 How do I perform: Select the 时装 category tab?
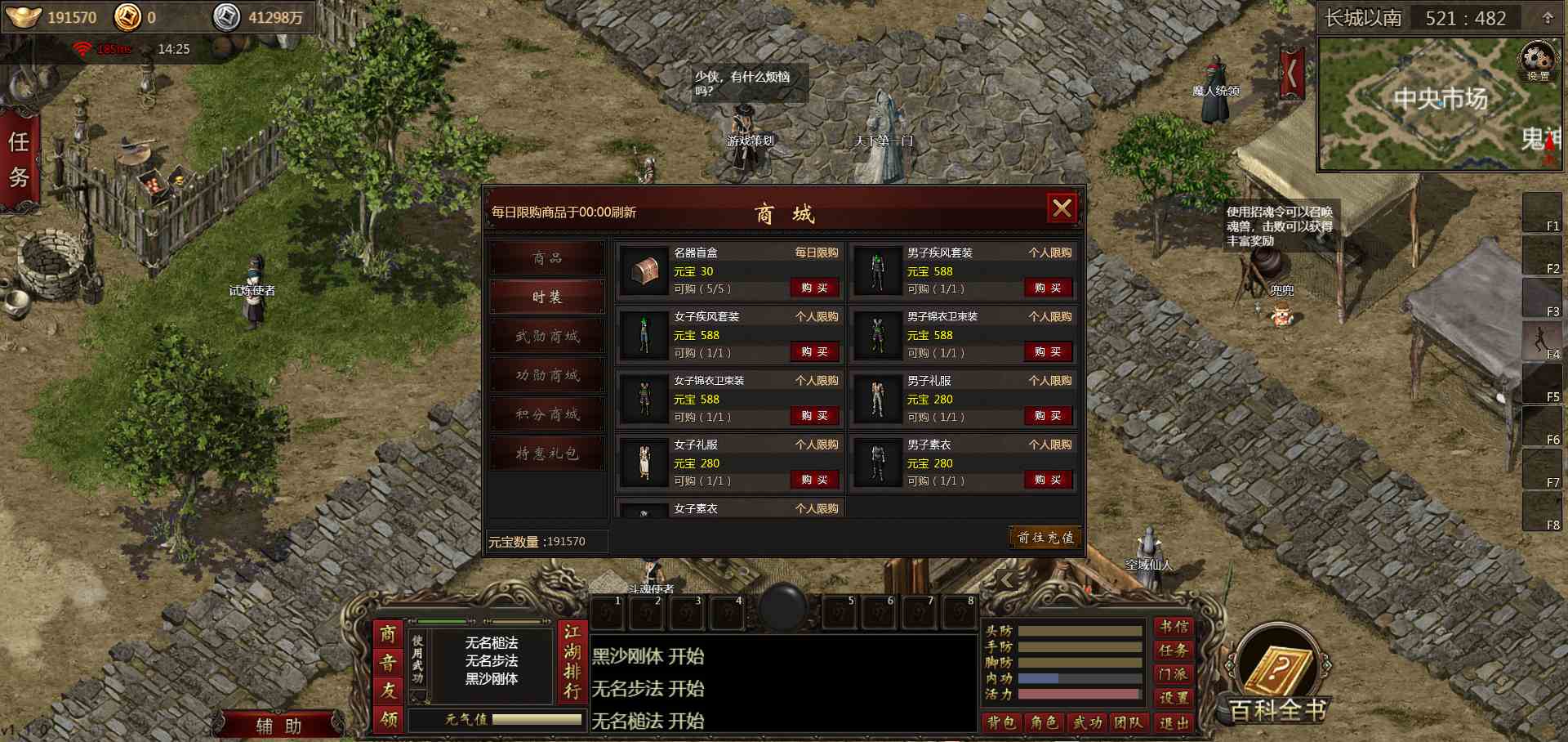(x=547, y=297)
